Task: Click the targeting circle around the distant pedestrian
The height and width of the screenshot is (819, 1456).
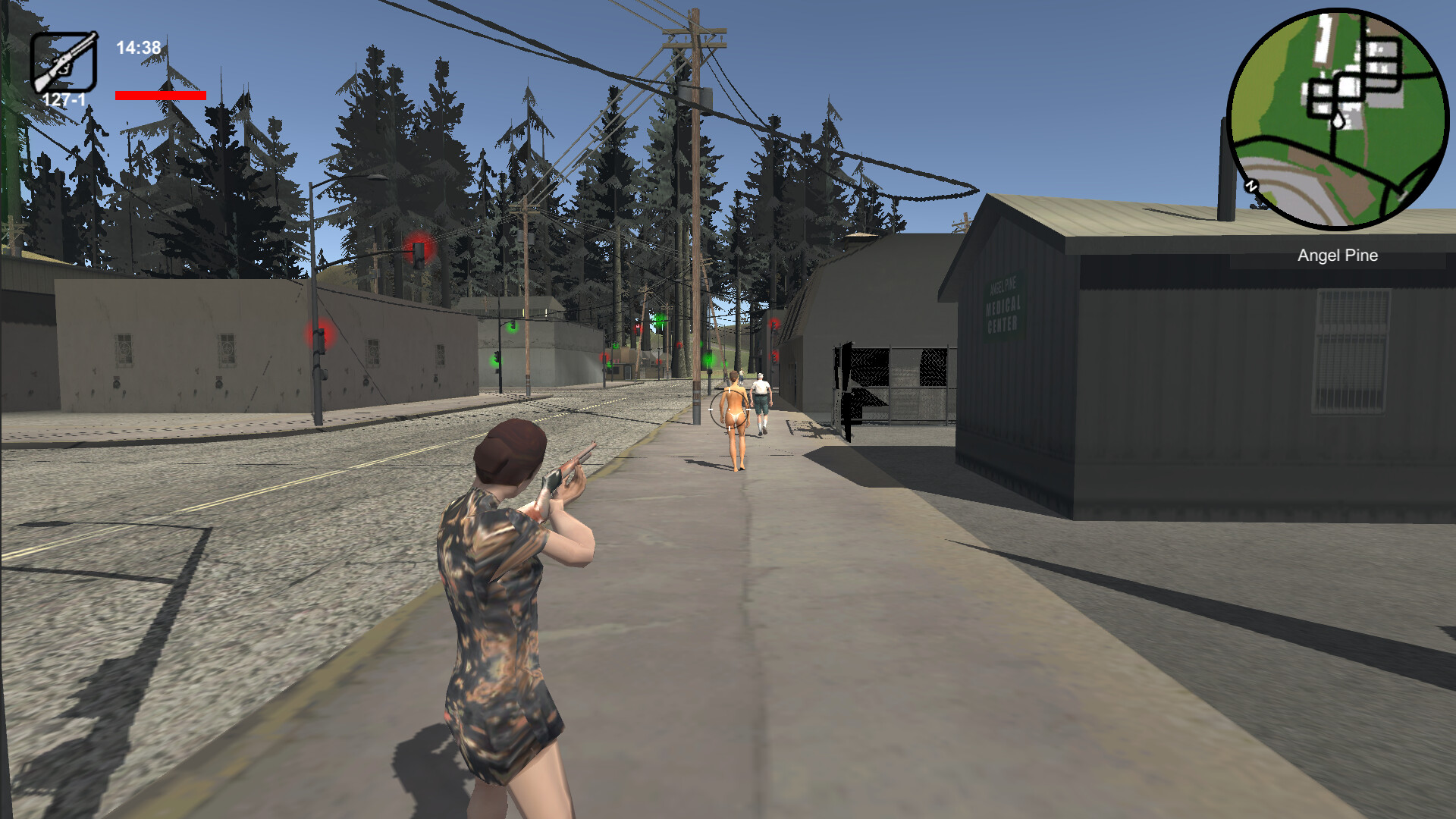Action: (x=729, y=409)
